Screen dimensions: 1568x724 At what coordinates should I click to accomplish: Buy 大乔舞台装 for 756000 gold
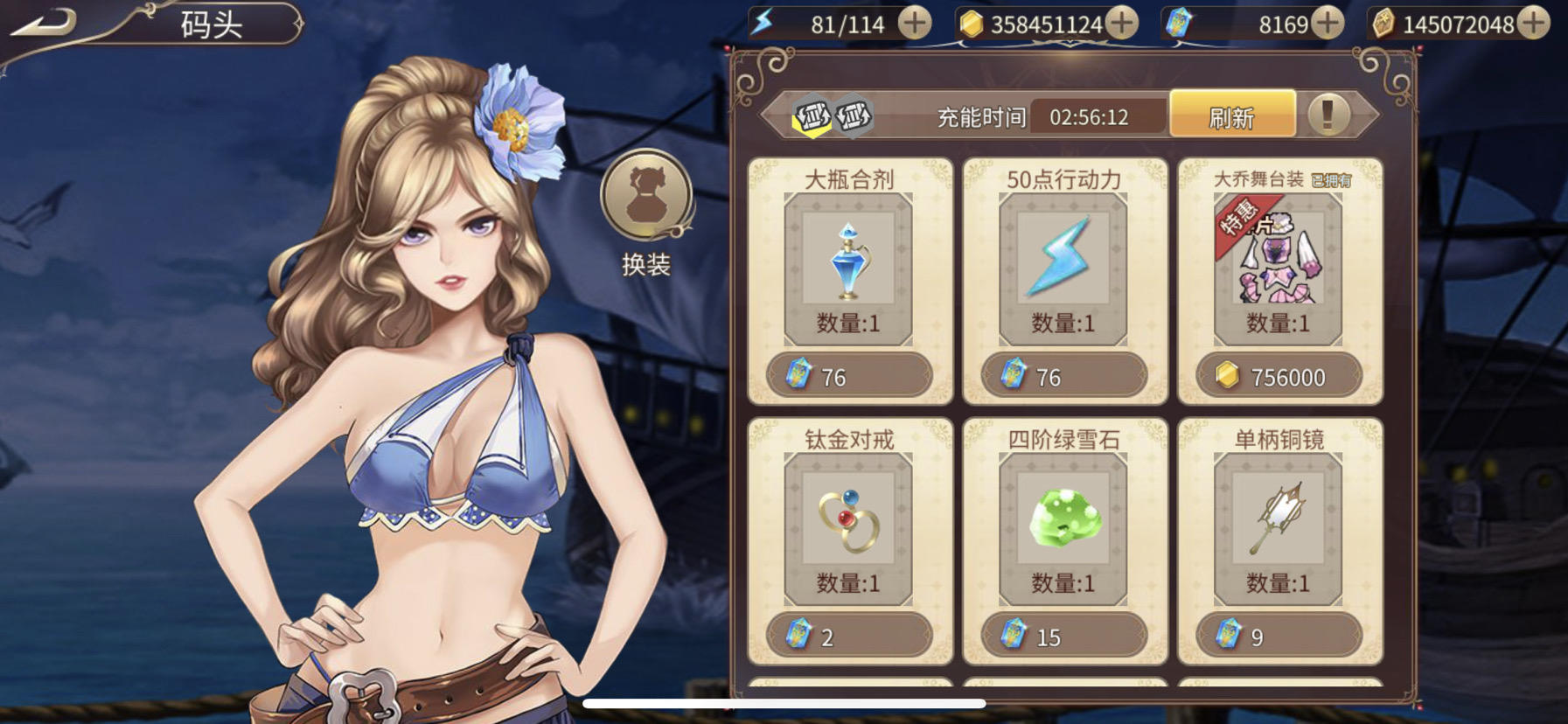pyautogui.click(x=1278, y=376)
